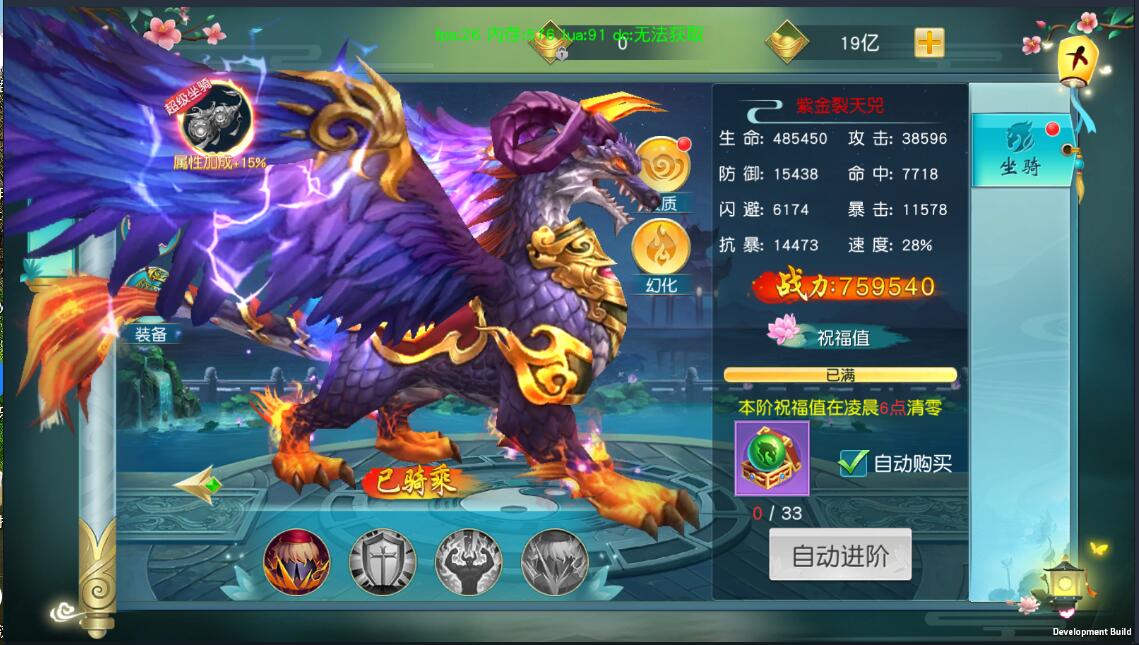Screen dimensions: 1139x645
Task: Start auto advance with 自动进阶 button
Action: point(840,555)
